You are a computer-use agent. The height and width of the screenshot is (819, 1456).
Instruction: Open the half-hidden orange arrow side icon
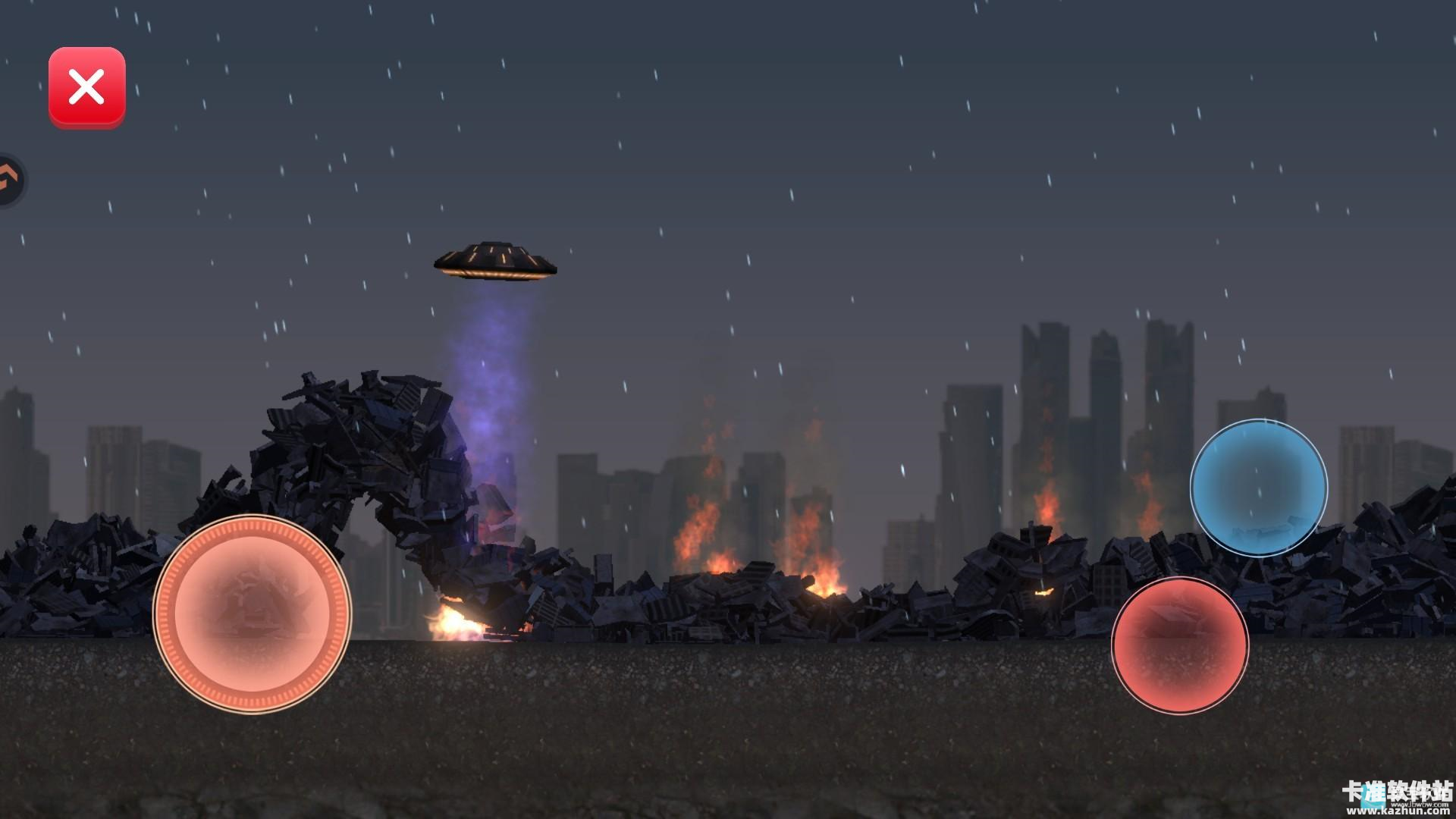coord(11,181)
